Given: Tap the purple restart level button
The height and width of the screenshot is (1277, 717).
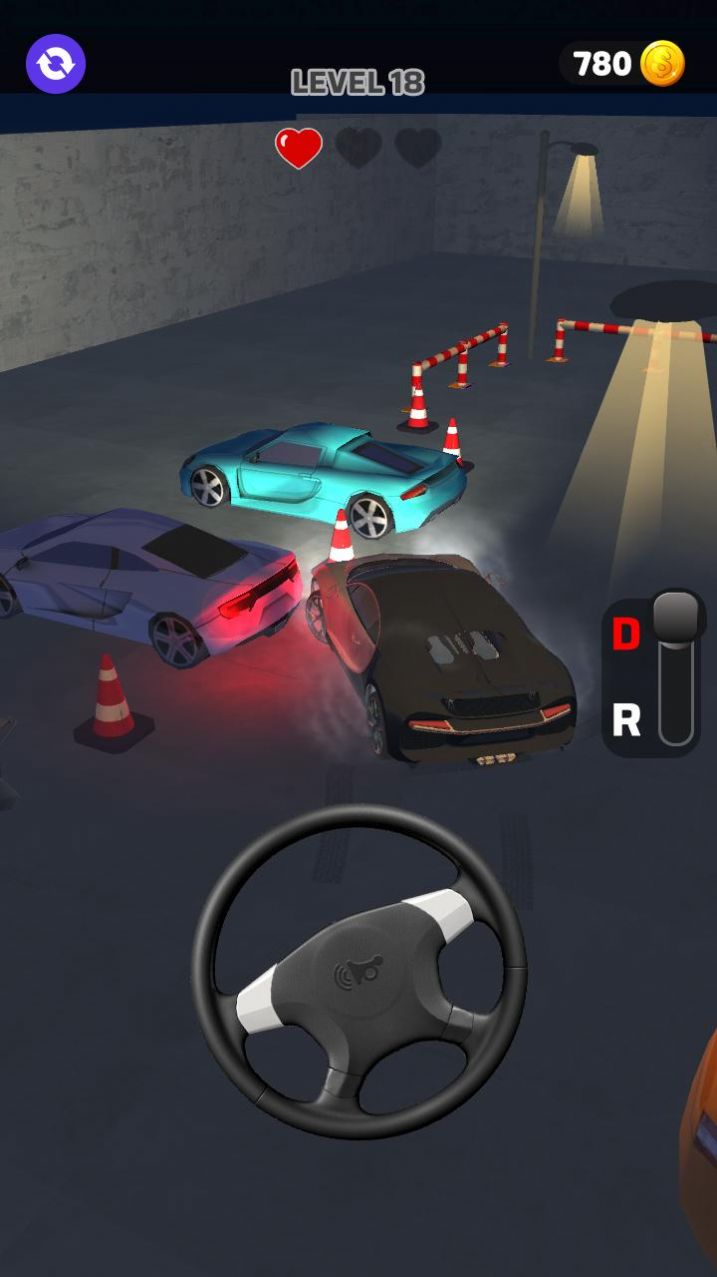Looking at the screenshot, I should [x=56, y=64].
